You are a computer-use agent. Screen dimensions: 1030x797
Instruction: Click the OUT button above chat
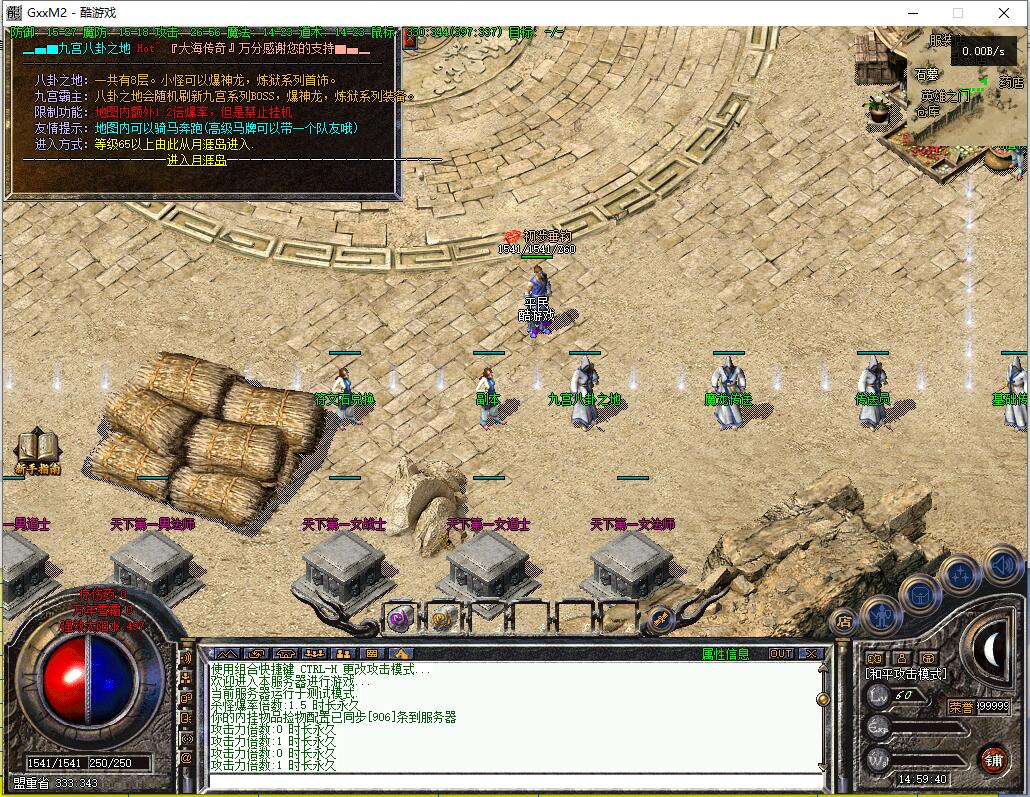click(780, 654)
